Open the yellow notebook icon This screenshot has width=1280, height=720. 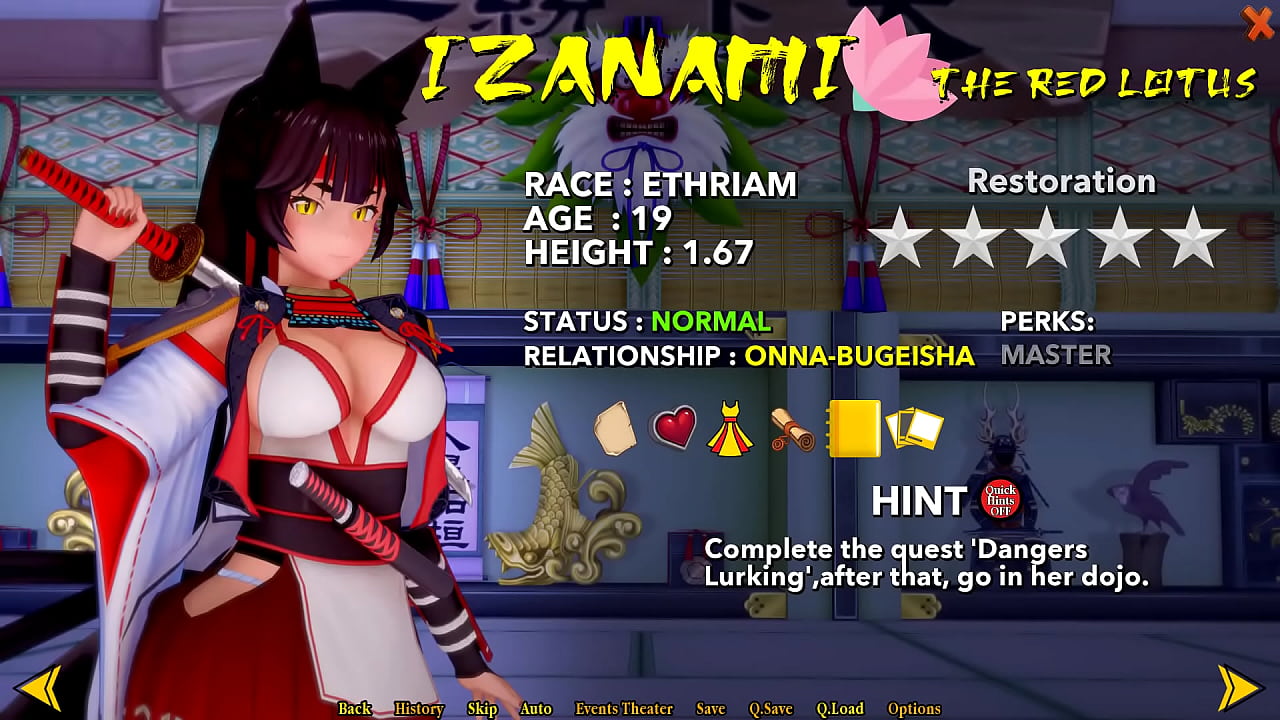pos(853,428)
